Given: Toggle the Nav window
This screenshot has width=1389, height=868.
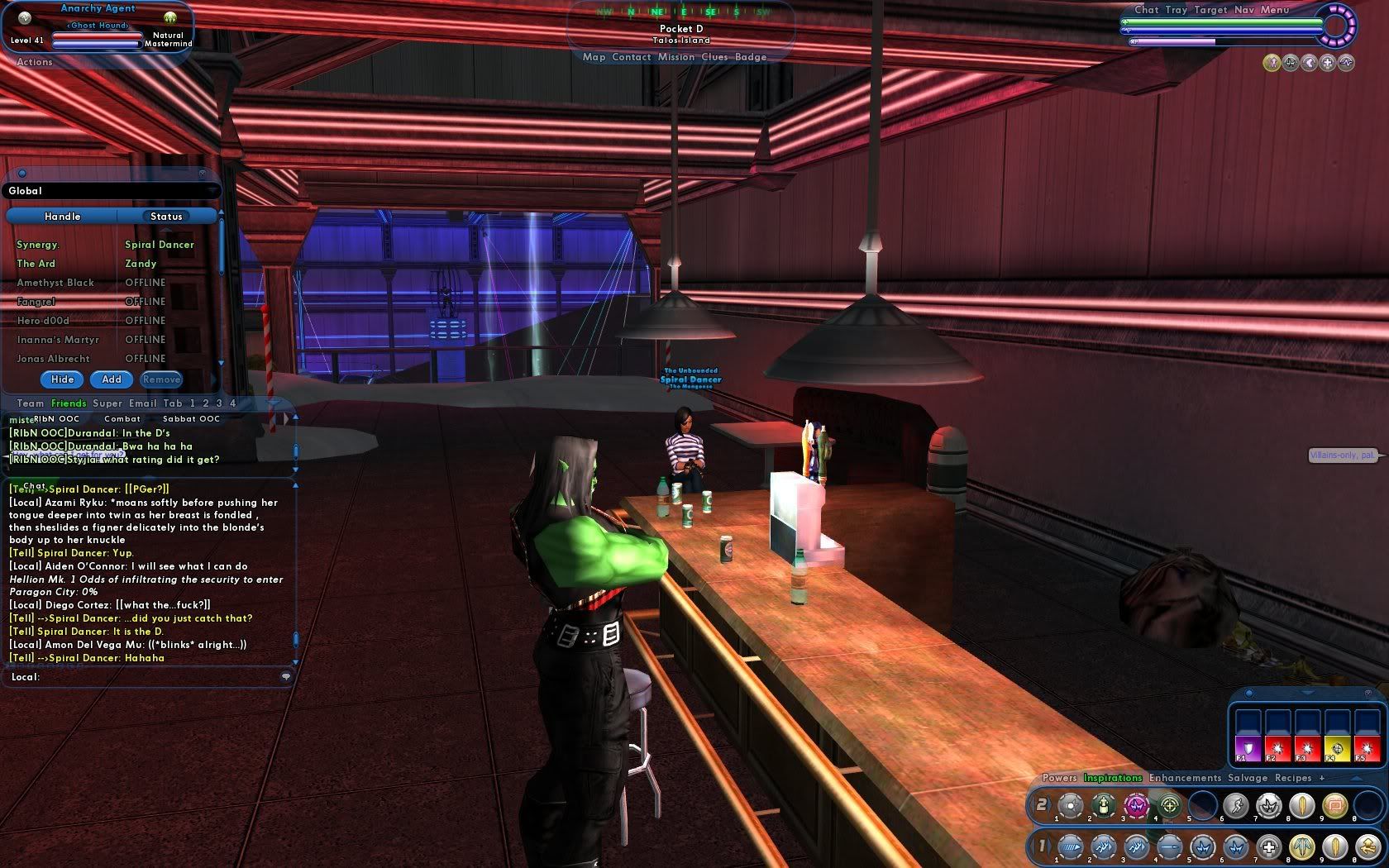Looking at the screenshot, I should [1243, 10].
